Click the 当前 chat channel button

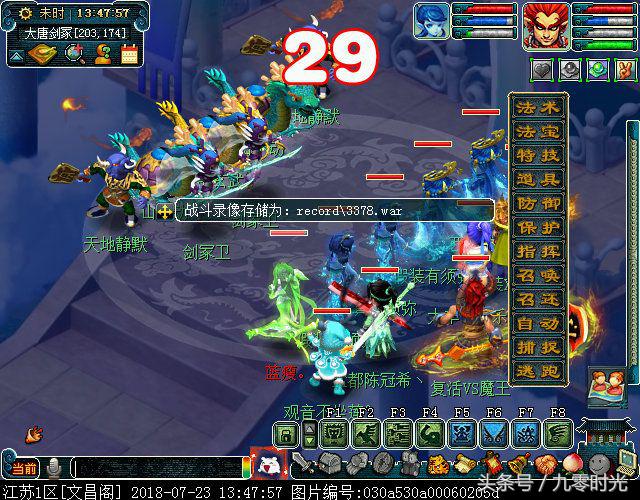click(x=24, y=468)
